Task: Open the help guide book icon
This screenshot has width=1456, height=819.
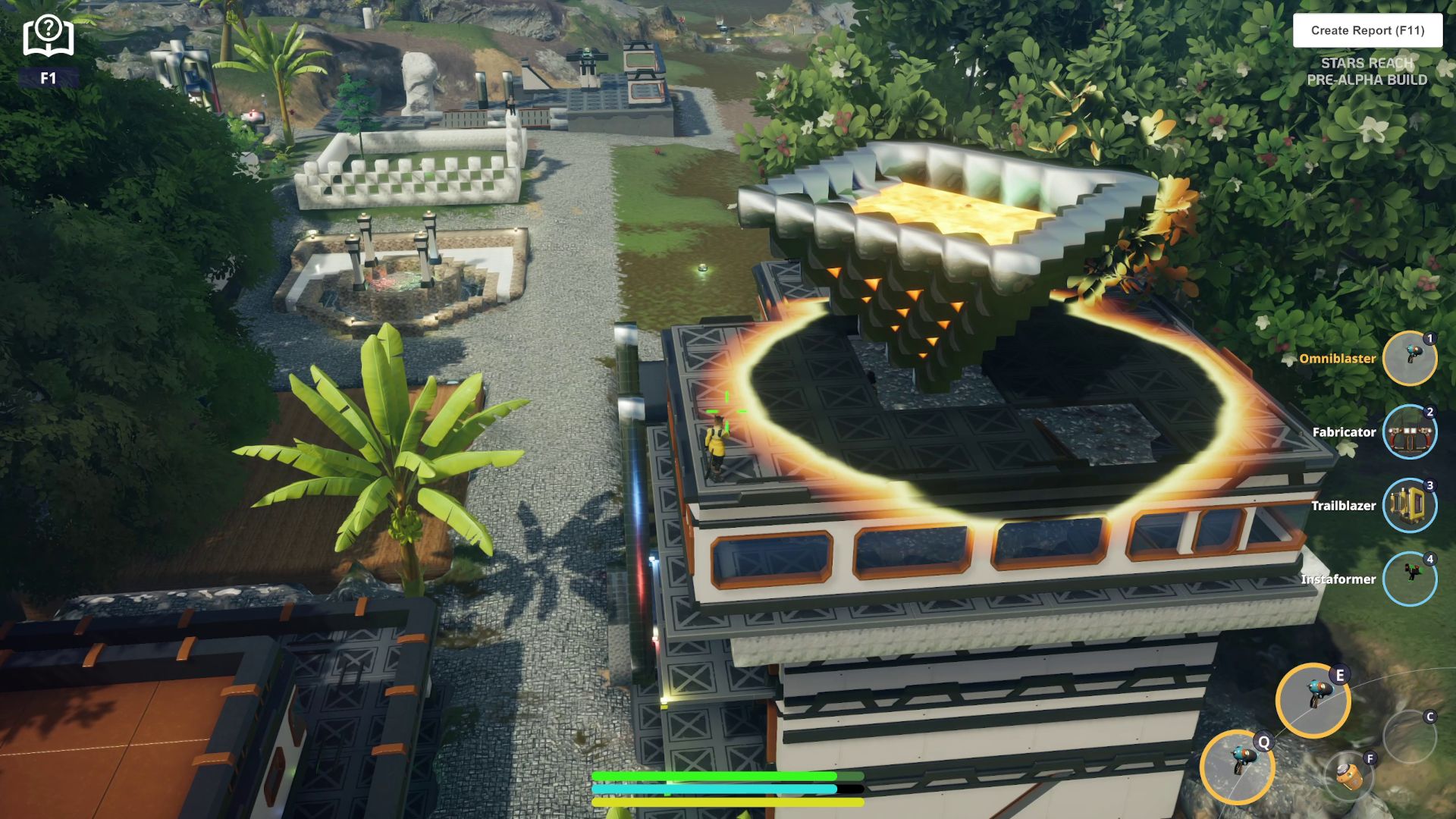Action: (x=49, y=36)
